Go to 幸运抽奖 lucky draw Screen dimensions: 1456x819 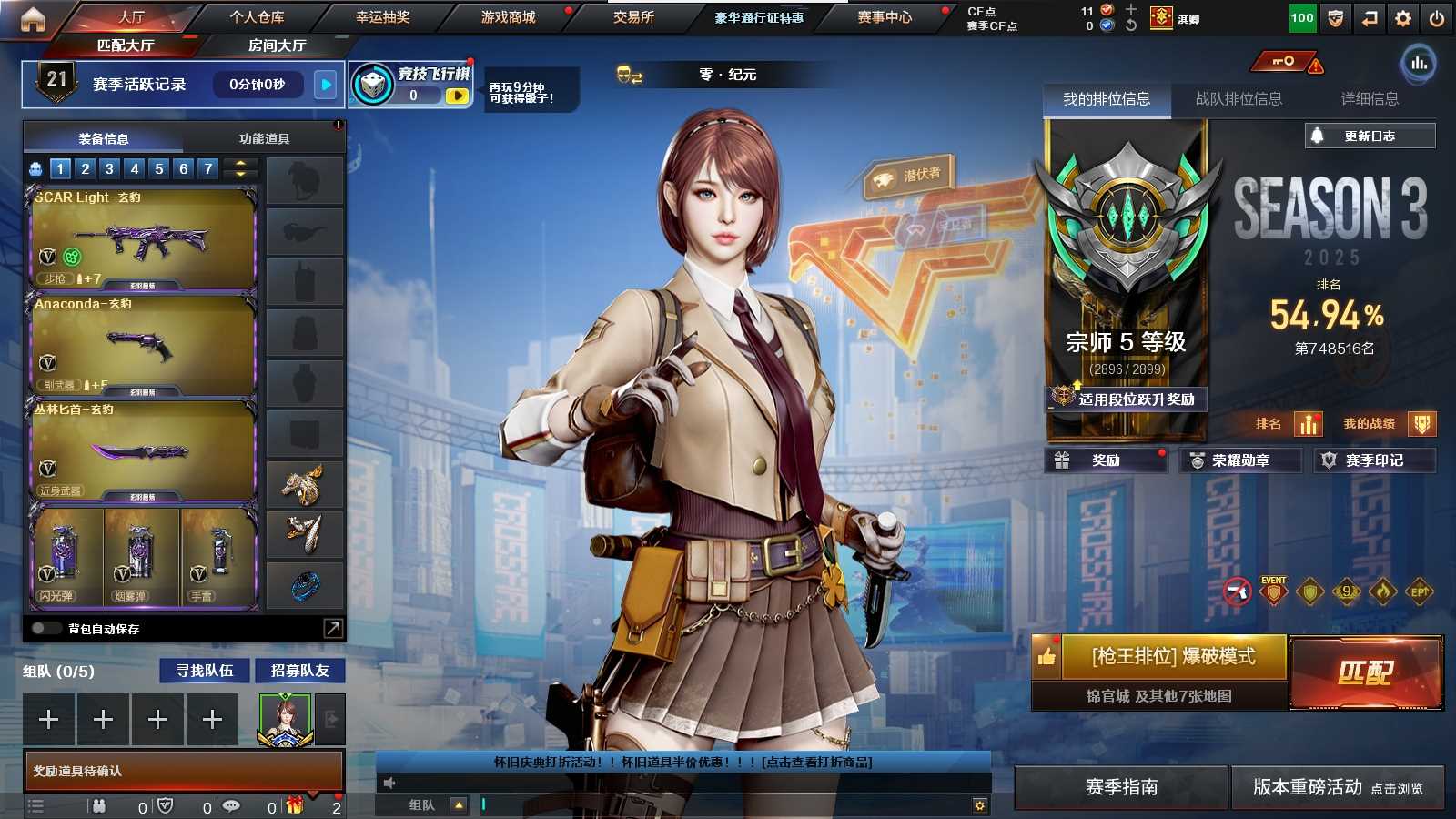coord(382,17)
